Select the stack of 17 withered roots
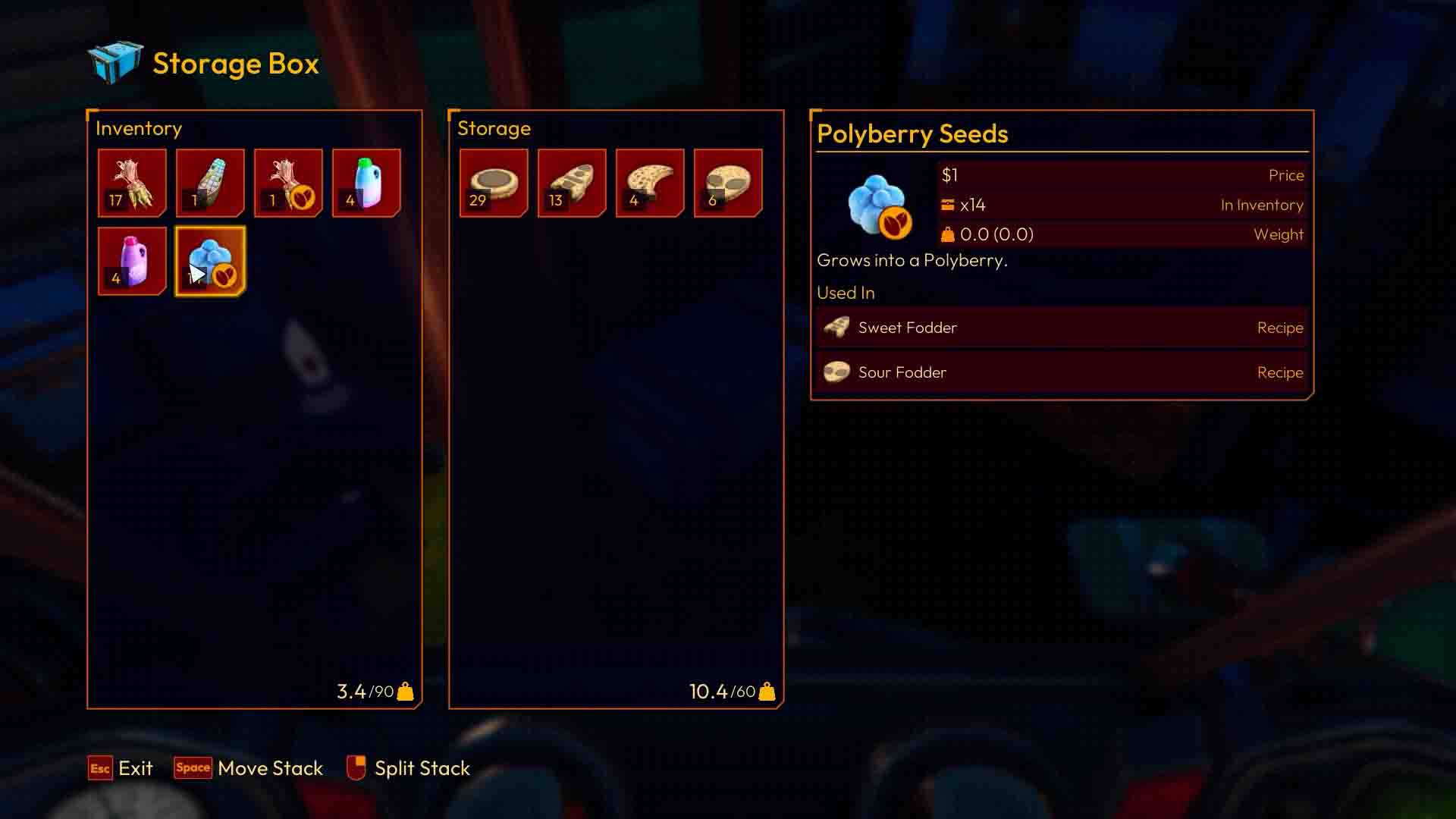The height and width of the screenshot is (819, 1456). 132,182
